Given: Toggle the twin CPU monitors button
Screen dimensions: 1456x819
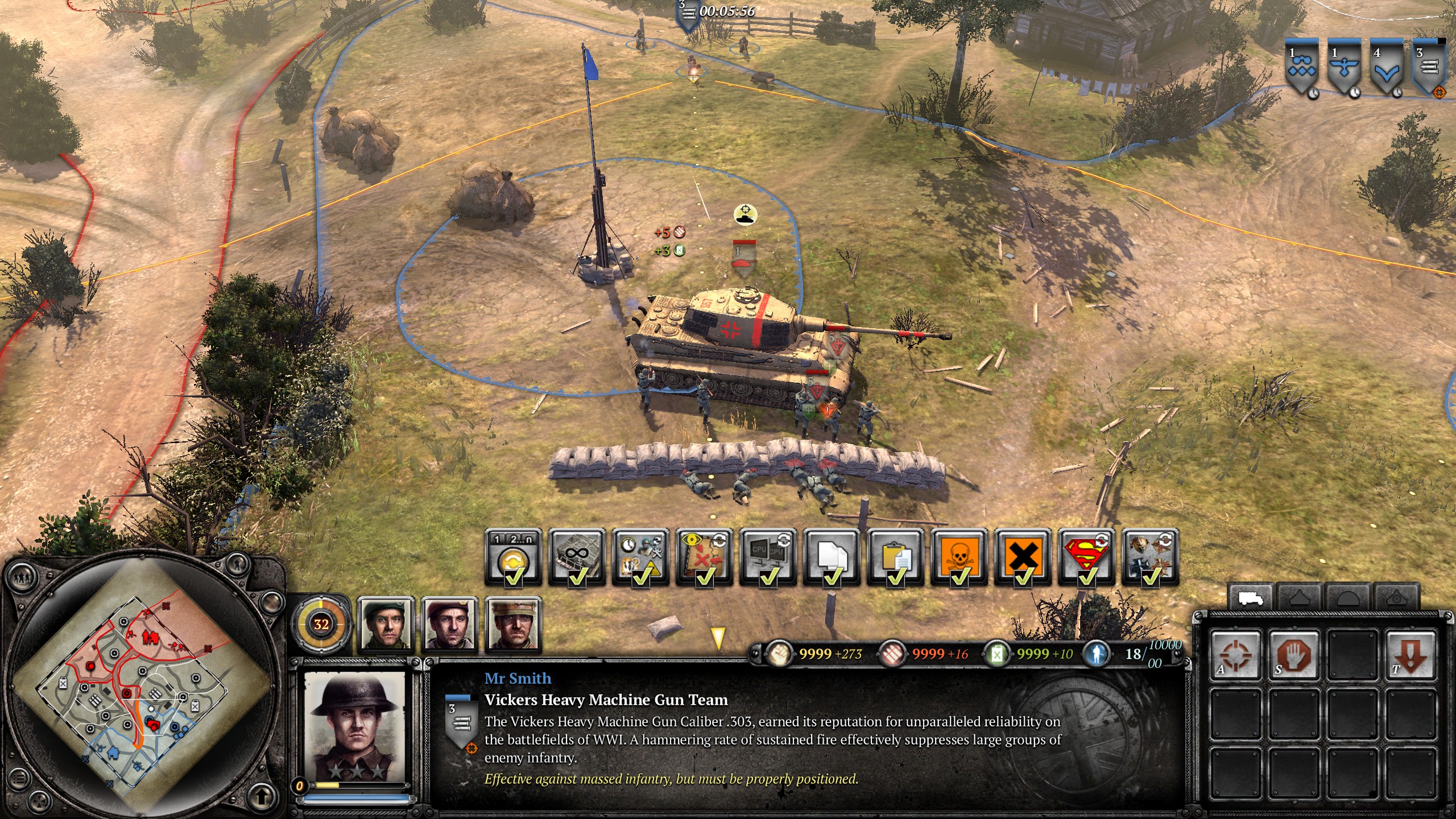Looking at the screenshot, I should point(768,557).
